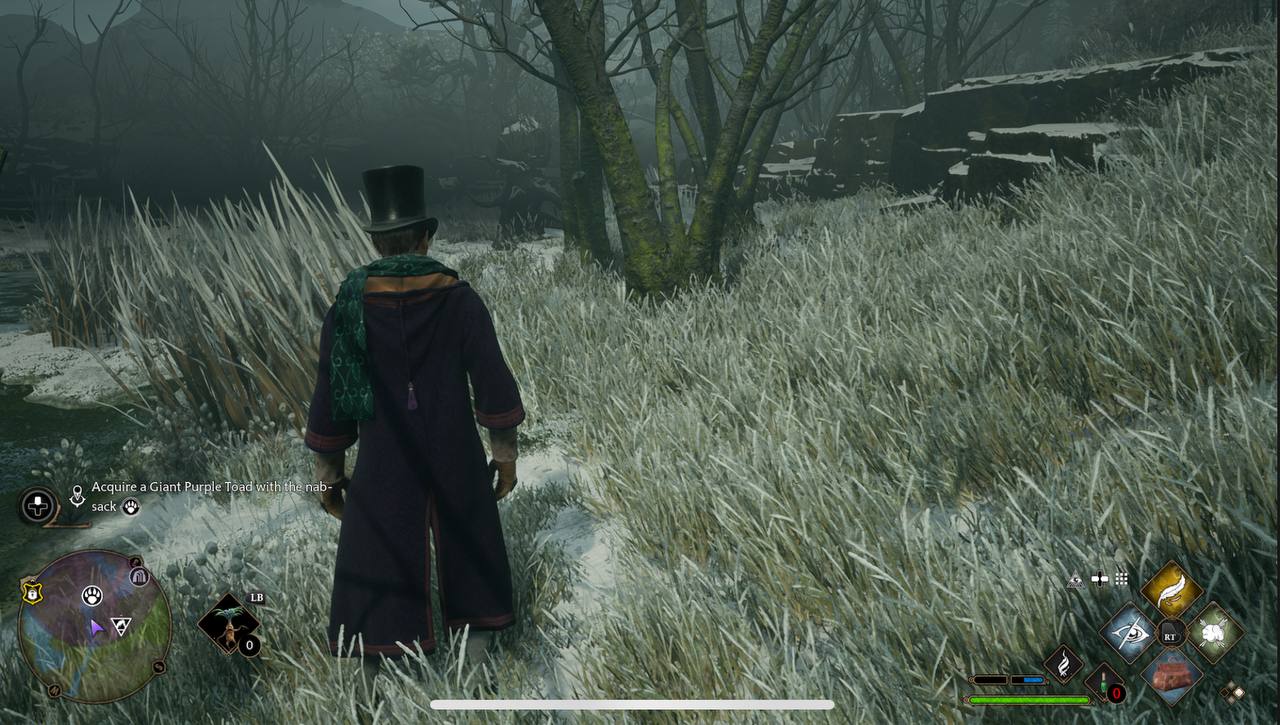Select the nab-sack spell slot
Image resolution: width=1280 pixels, height=725 pixels.
coord(1171,675)
